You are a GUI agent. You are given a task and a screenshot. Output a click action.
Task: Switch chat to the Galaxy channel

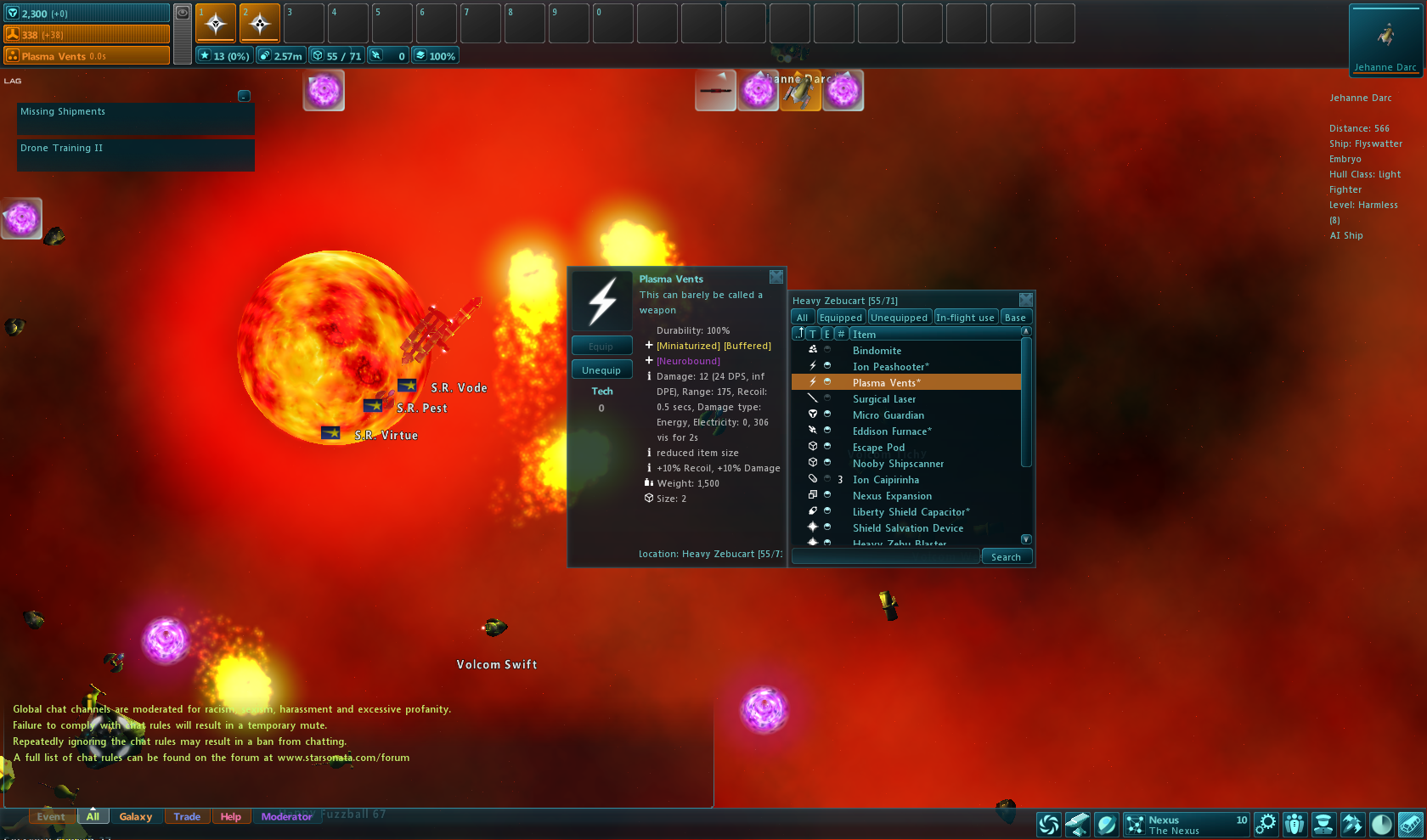[x=136, y=817]
